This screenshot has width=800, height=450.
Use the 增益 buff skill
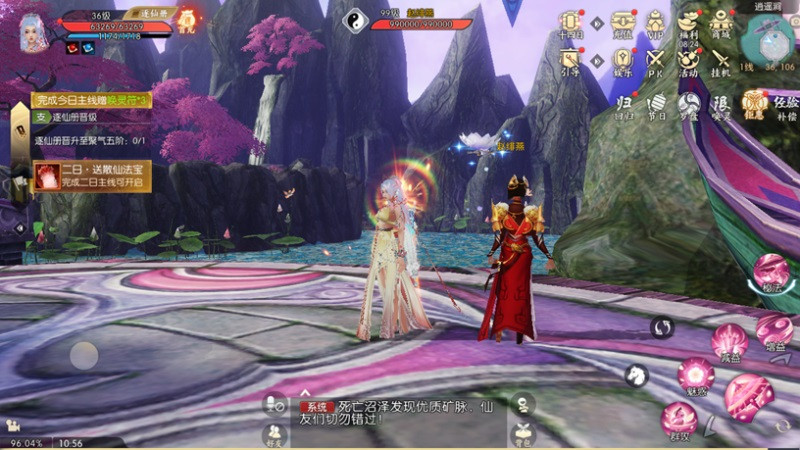[x=774, y=330]
